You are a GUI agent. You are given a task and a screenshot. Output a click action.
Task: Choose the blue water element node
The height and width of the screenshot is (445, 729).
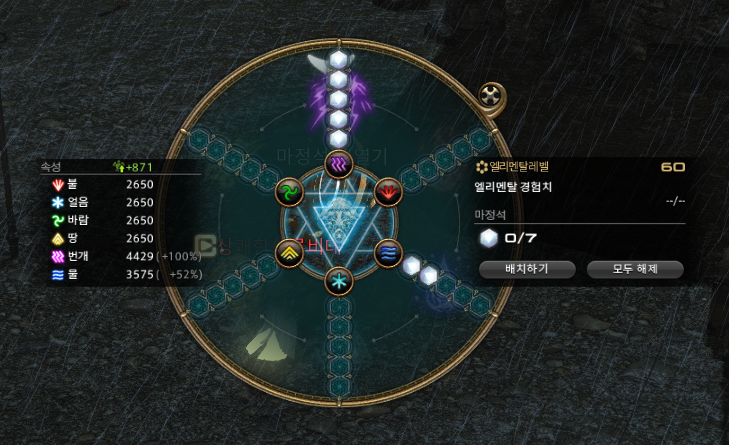click(387, 253)
